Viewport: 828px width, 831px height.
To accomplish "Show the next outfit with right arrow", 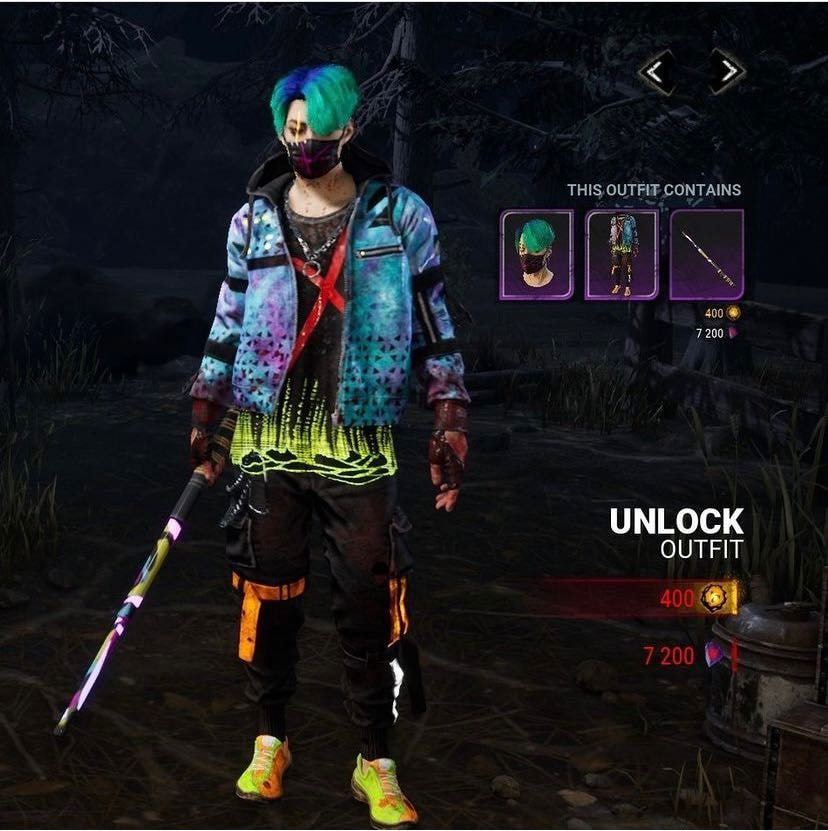I will [727, 72].
